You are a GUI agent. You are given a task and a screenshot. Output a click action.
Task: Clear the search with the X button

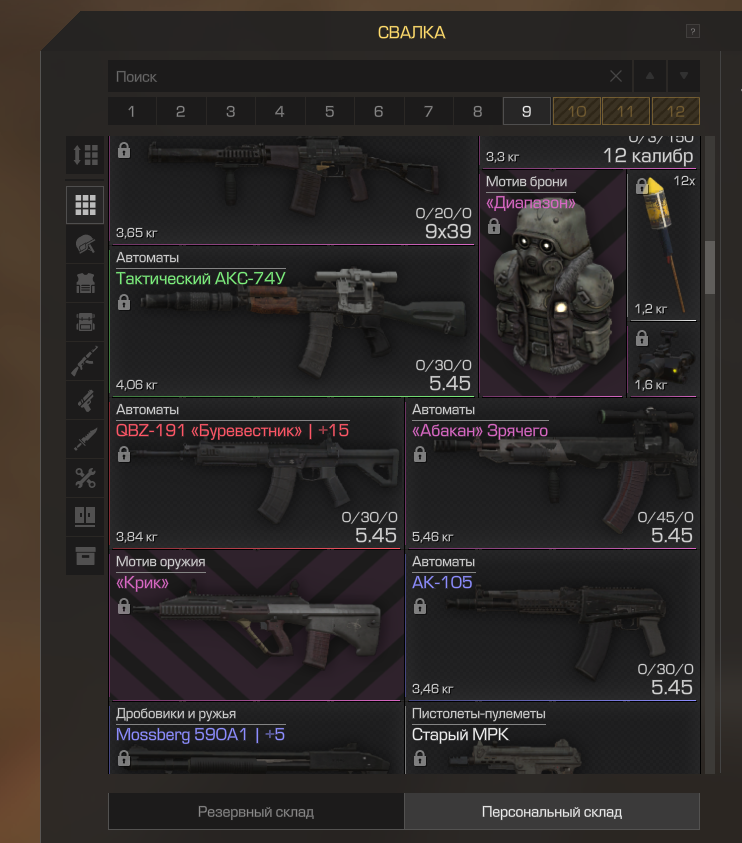pyautogui.click(x=616, y=76)
